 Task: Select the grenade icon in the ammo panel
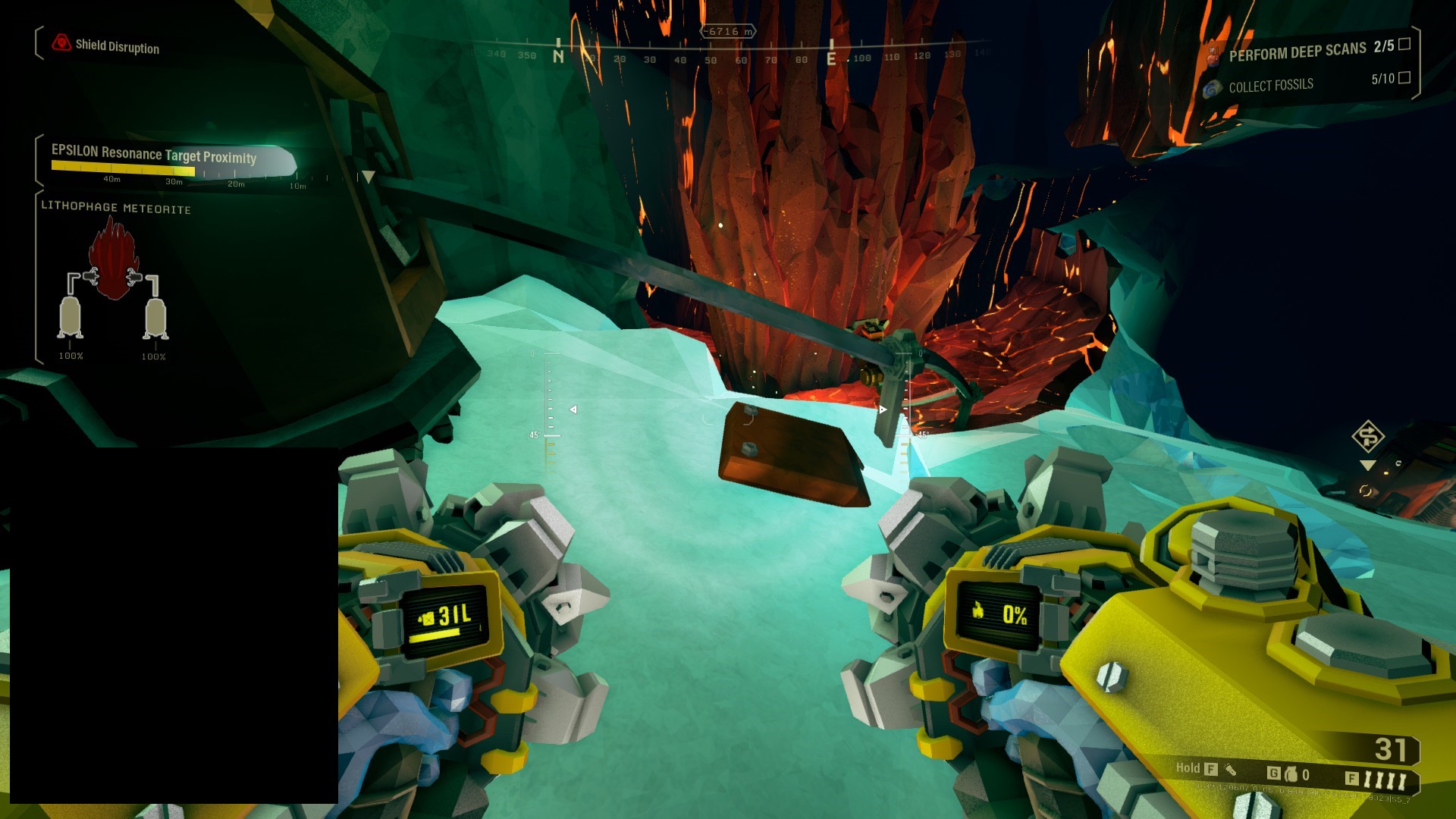[x=1291, y=774]
